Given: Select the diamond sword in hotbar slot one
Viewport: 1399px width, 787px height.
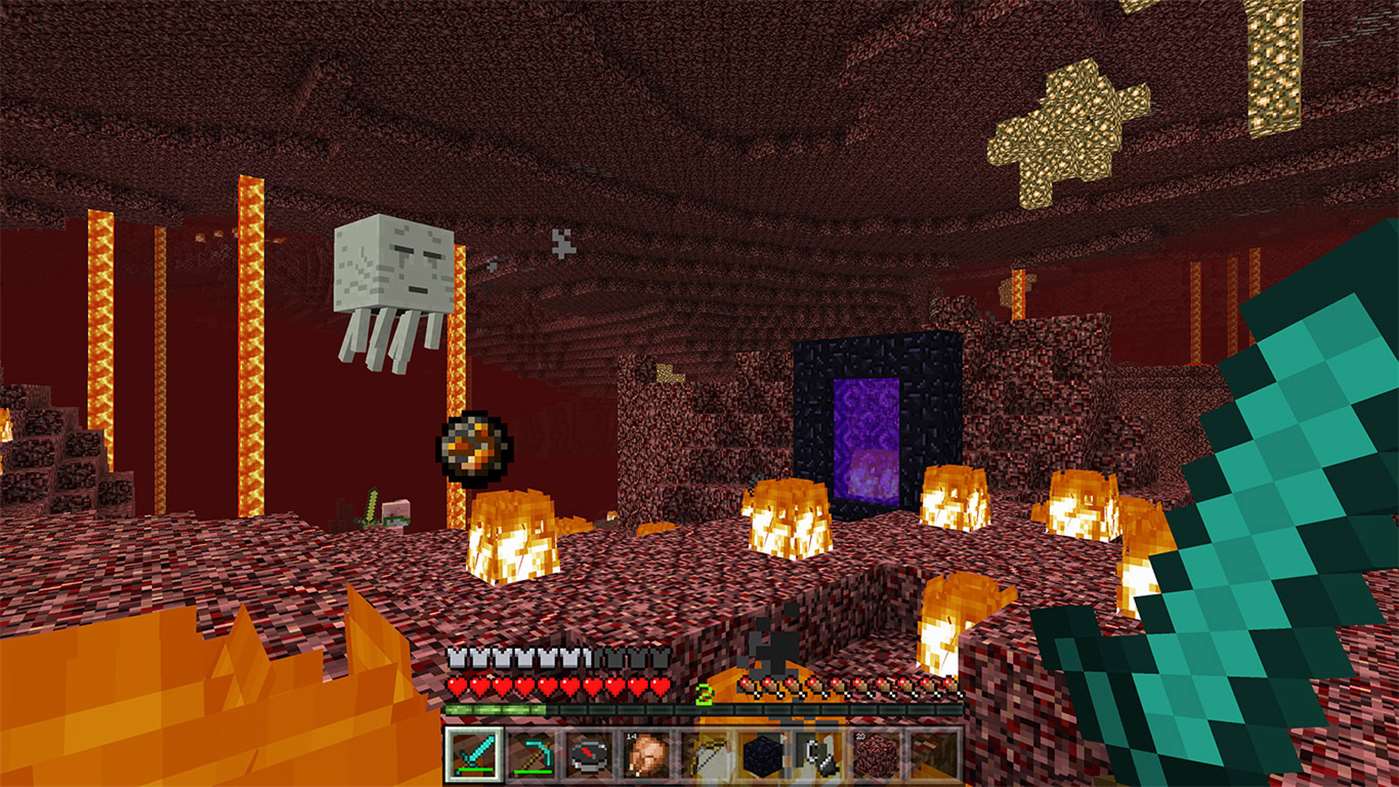Looking at the screenshot, I should (x=475, y=762).
